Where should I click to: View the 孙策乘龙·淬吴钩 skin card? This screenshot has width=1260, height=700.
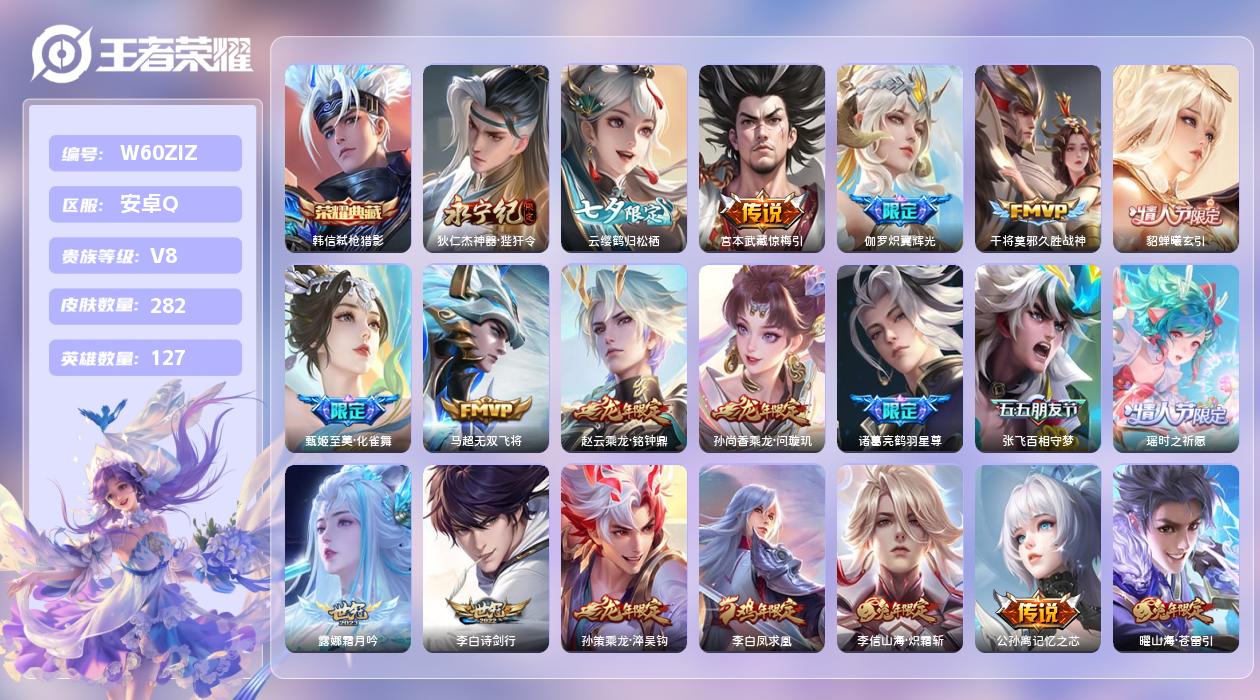click(x=624, y=558)
